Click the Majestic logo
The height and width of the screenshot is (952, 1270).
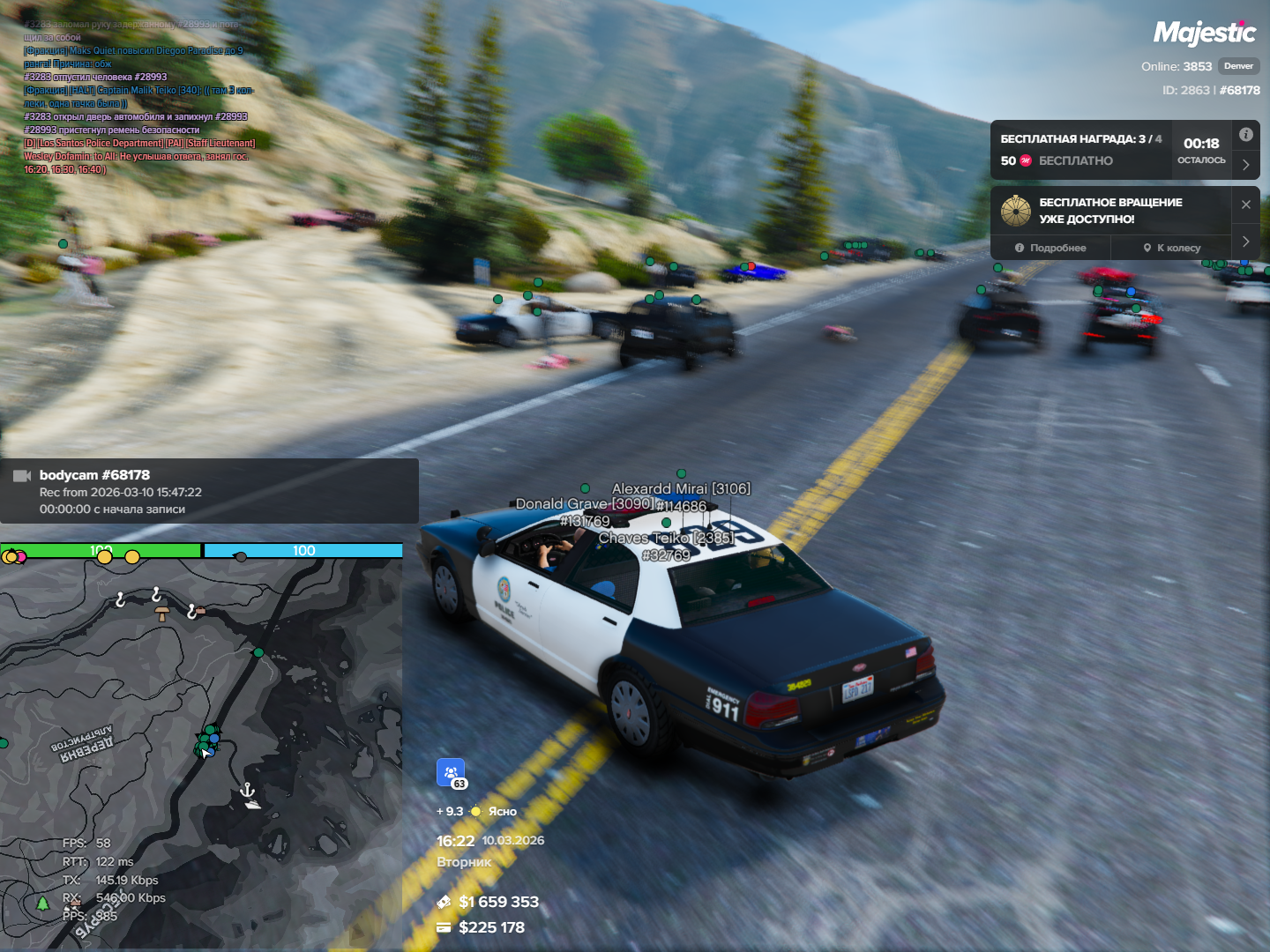(1204, 33)
